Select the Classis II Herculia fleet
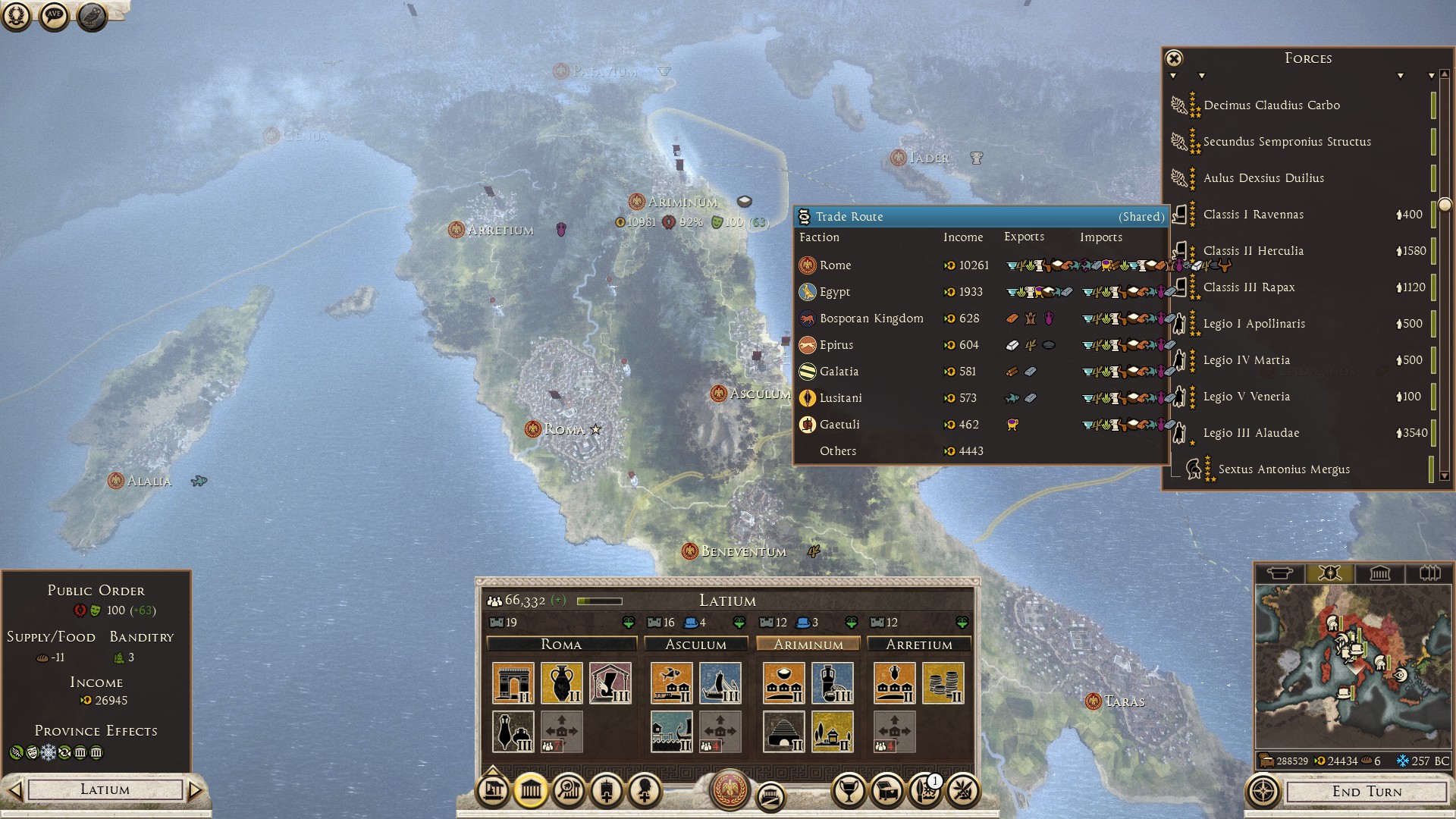This screenshot has width=1456, height=819. tap(1253, 251)
